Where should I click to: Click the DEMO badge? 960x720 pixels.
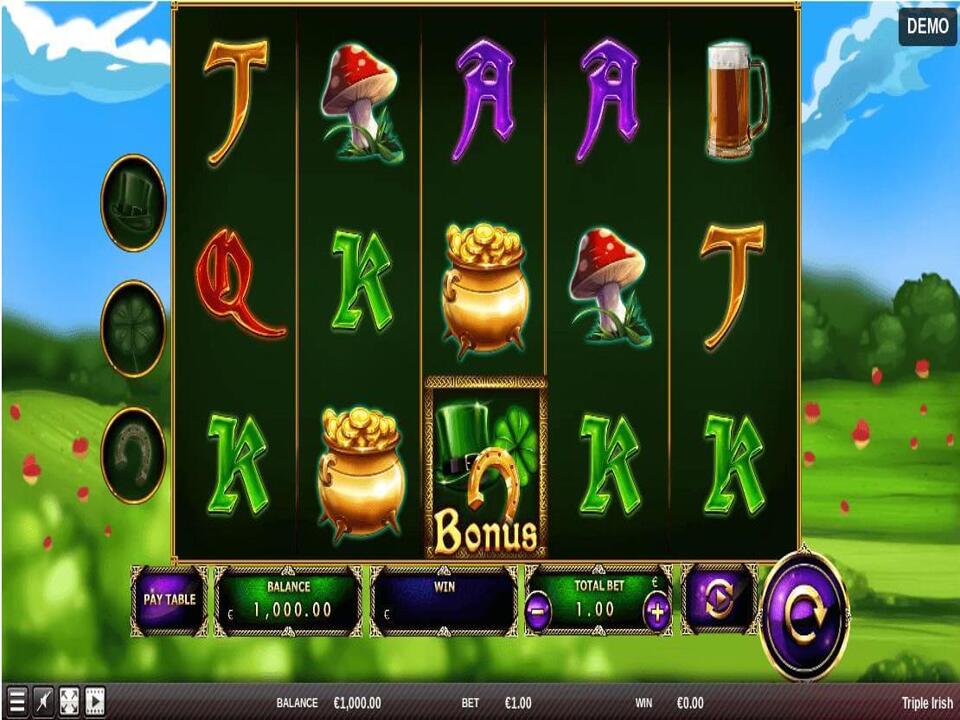click(927, 26)
